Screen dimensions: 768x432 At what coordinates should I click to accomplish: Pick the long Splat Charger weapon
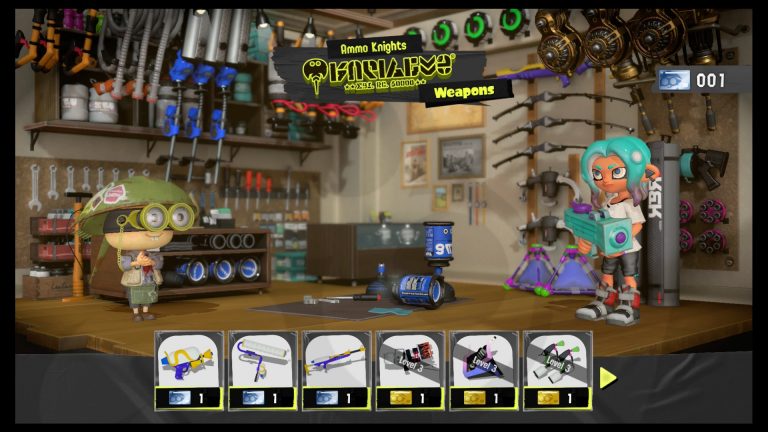(337, 369)
